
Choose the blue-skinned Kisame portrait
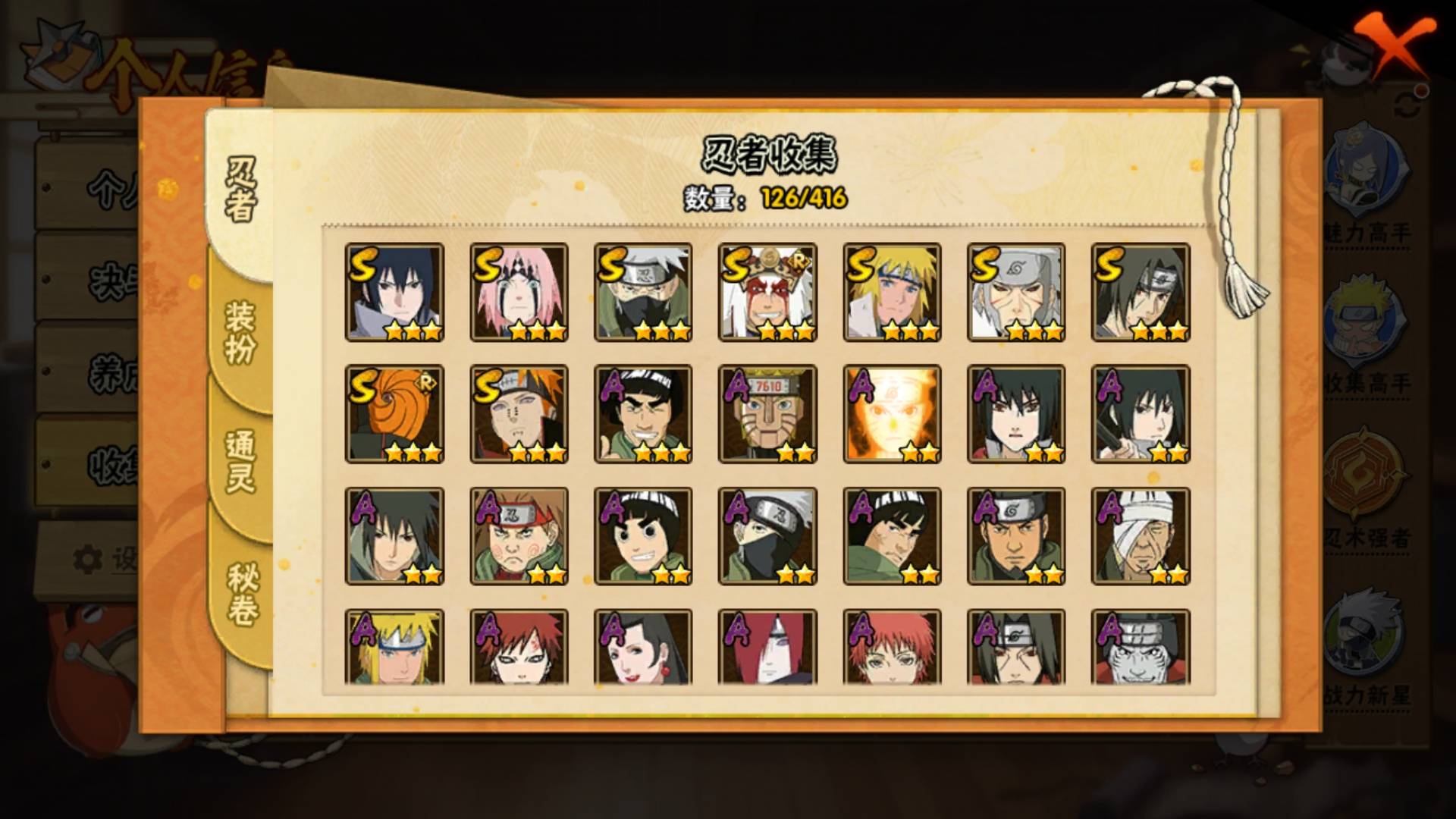pos(1141,648)
